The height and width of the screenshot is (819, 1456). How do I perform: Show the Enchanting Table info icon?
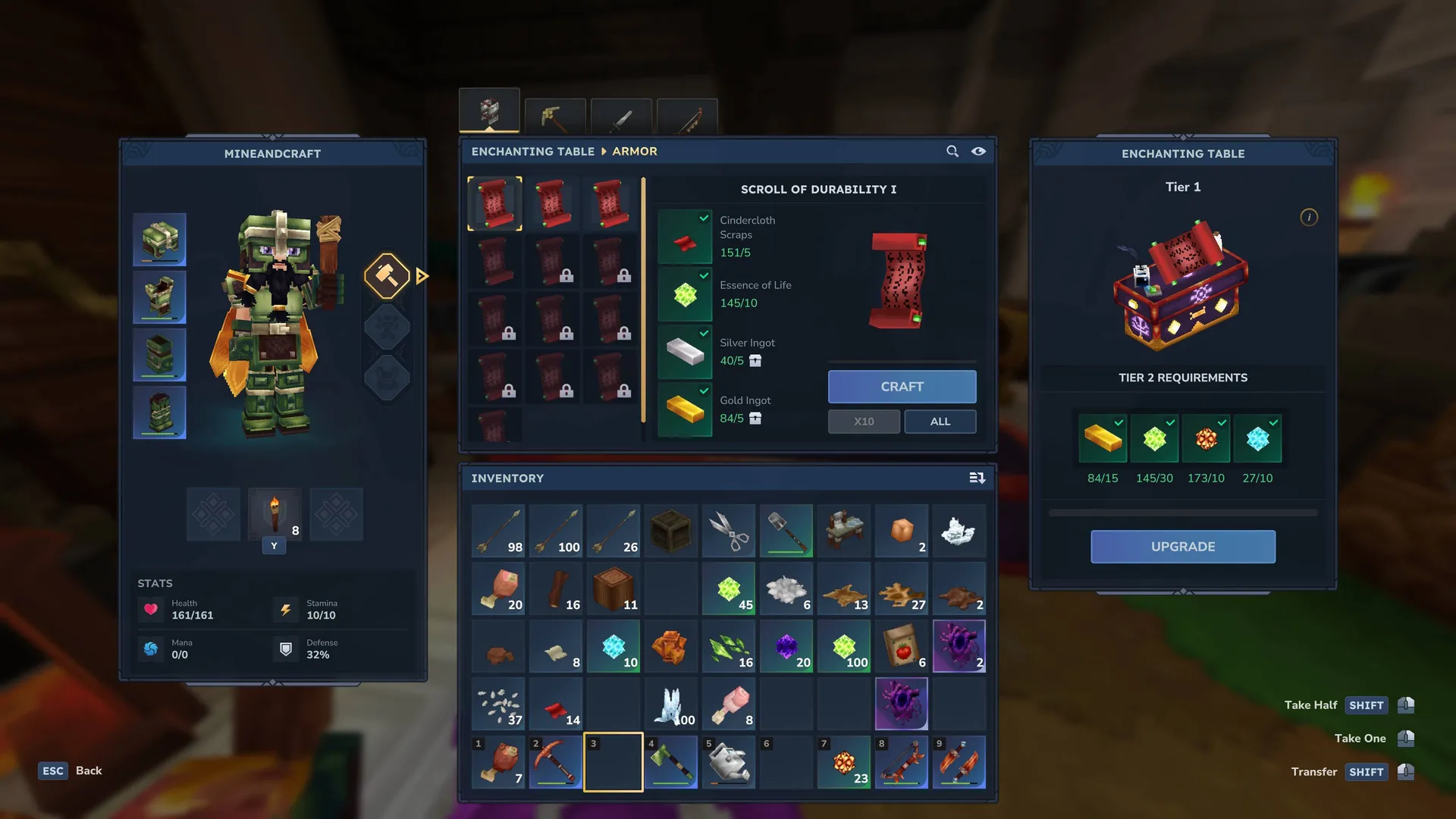tap(1309, 218)
